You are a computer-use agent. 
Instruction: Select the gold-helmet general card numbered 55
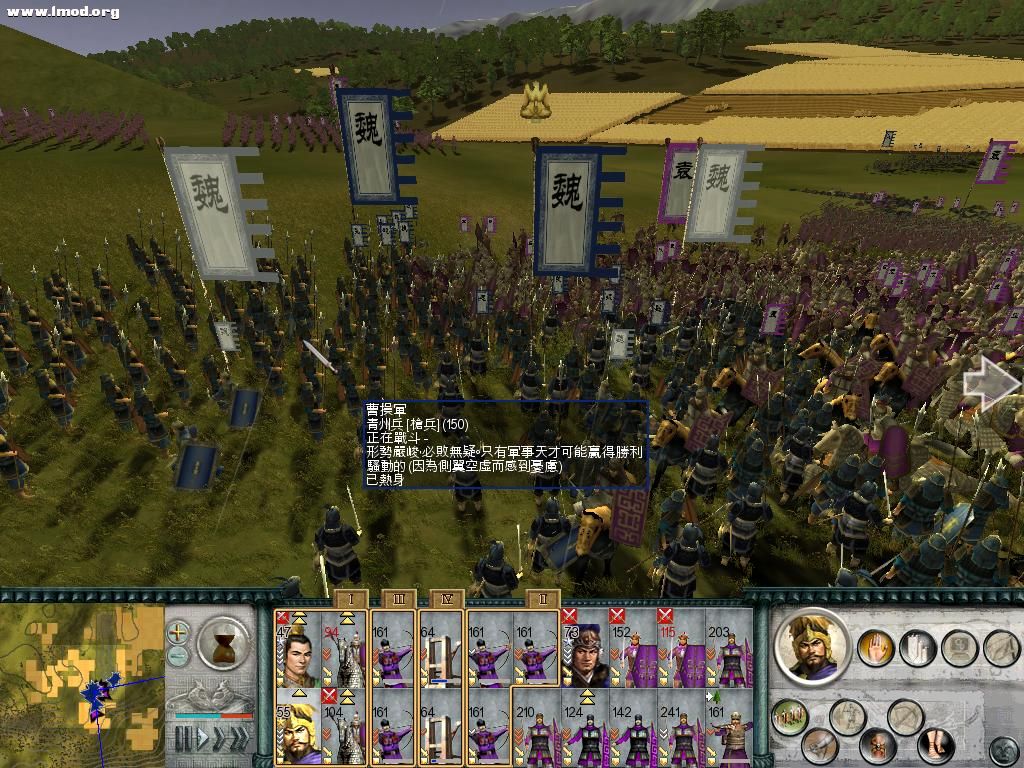click(297, 726)
